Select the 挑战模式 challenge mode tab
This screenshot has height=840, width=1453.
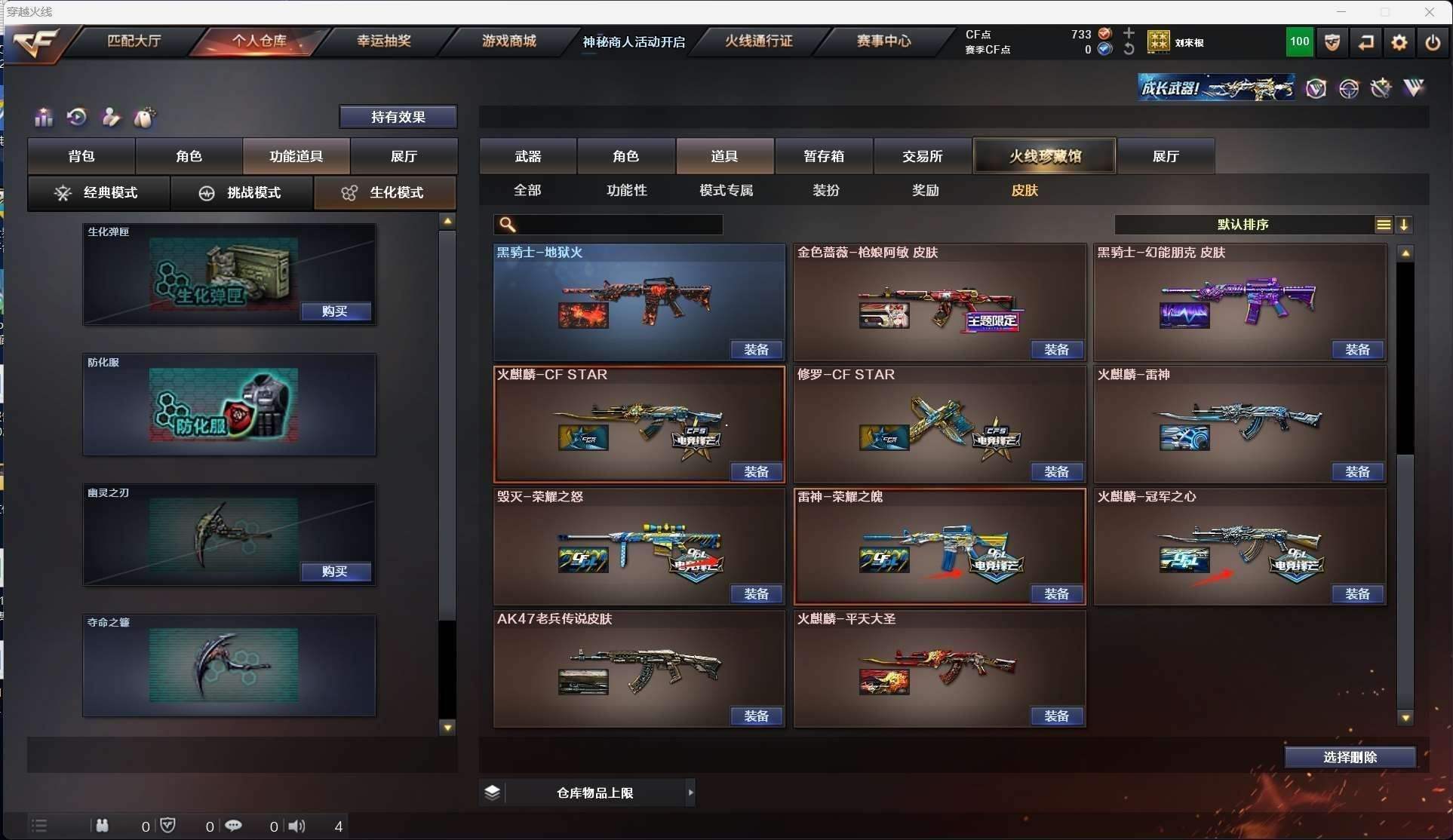pyautogui.click(x=241, y=193)
